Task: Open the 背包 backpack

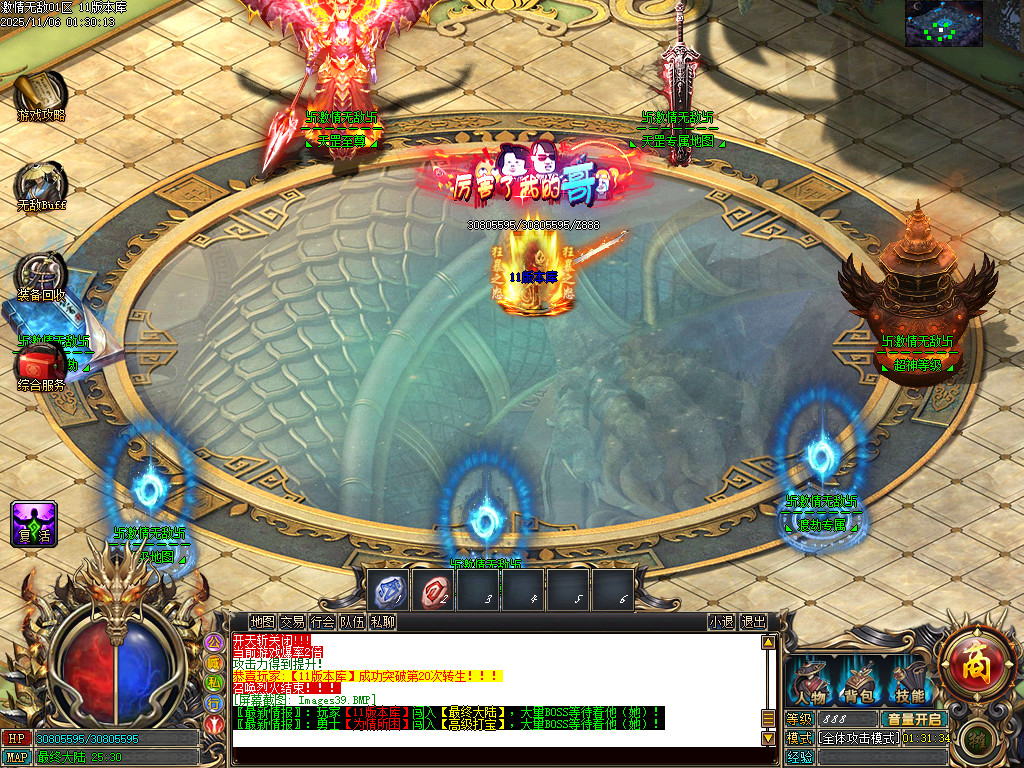Action: point(859,683)
